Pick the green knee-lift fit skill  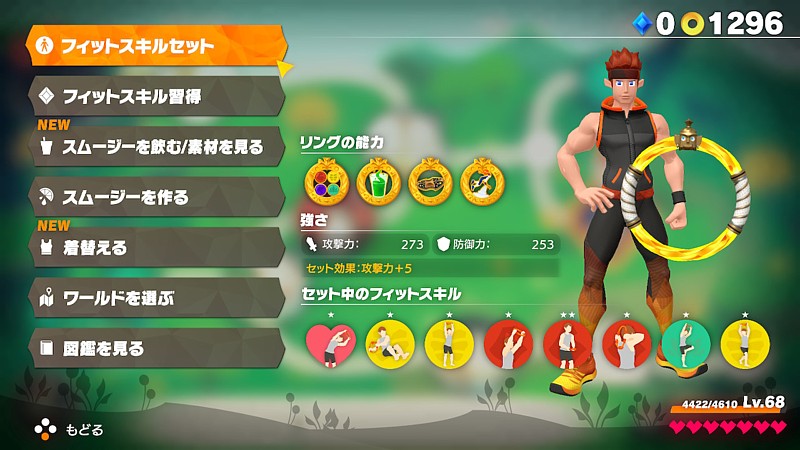coord(685,345)
